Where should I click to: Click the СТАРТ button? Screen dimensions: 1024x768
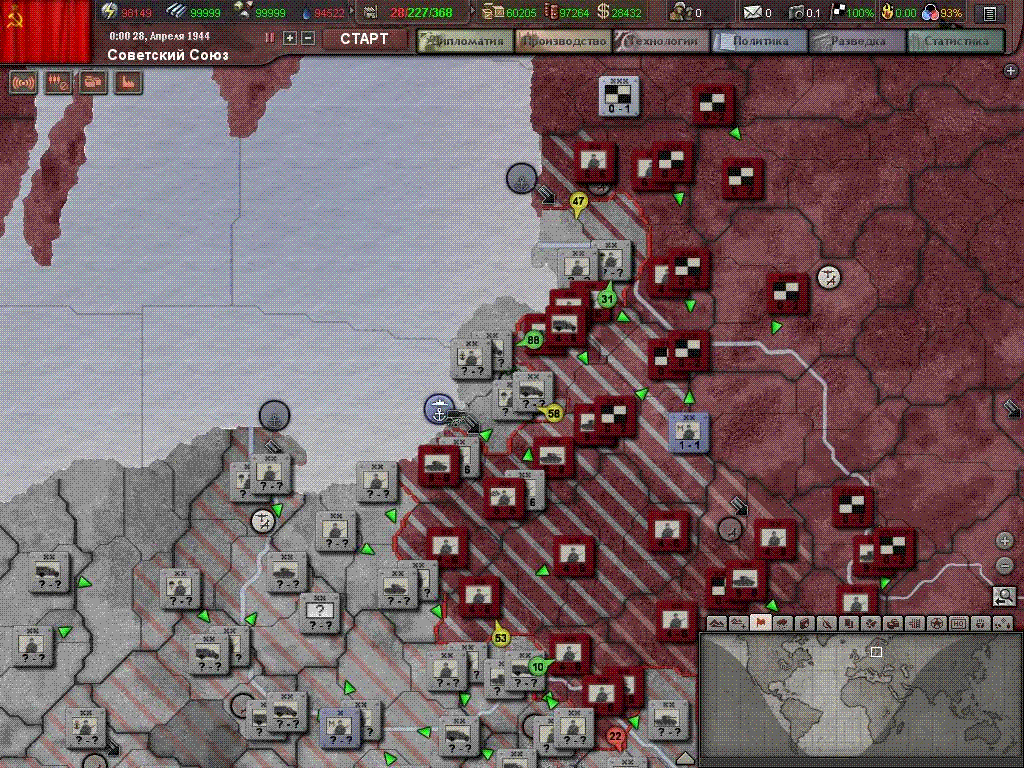(364, 39)
